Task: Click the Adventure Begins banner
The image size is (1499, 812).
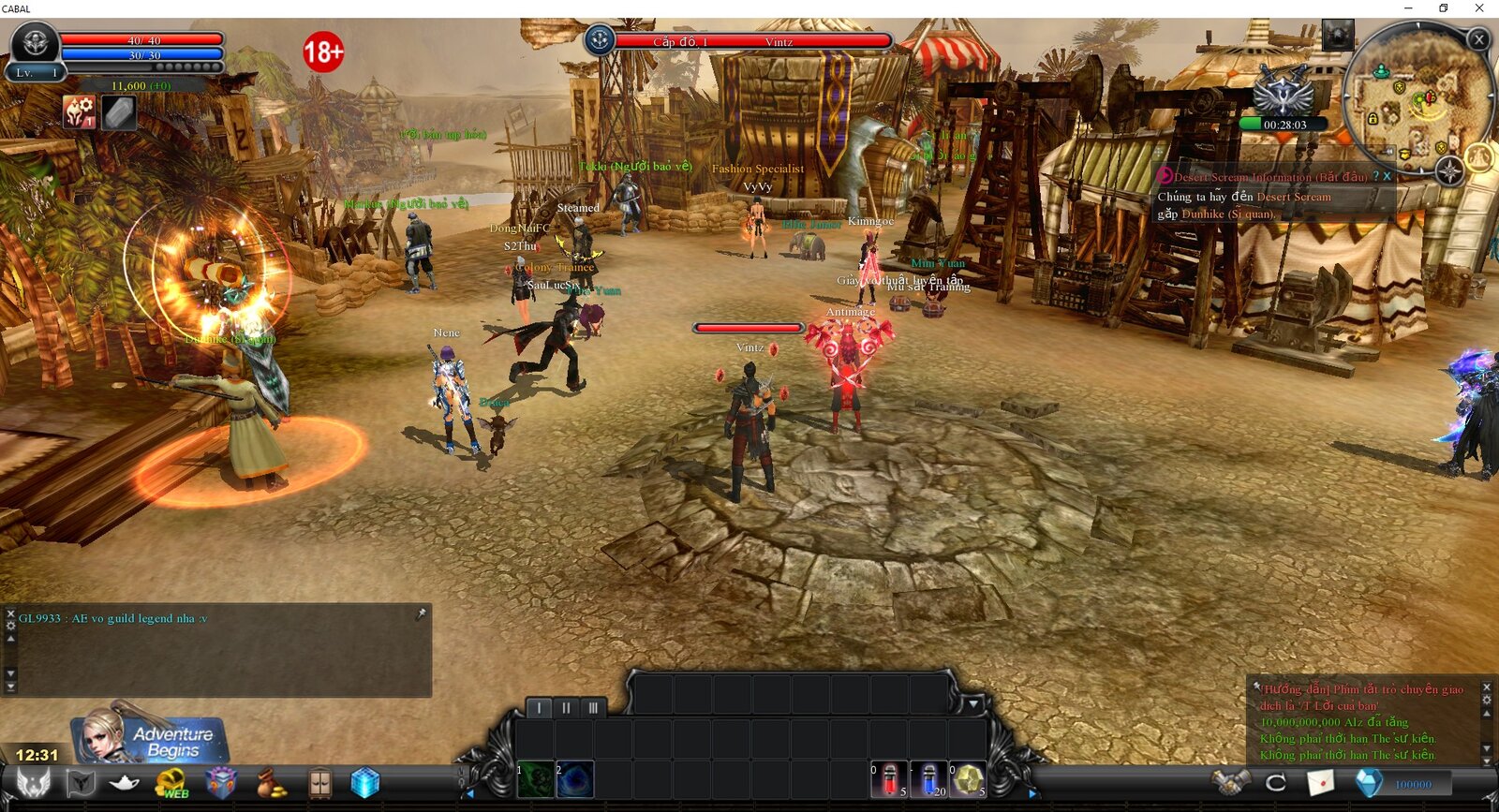Action: coord(150,735)
